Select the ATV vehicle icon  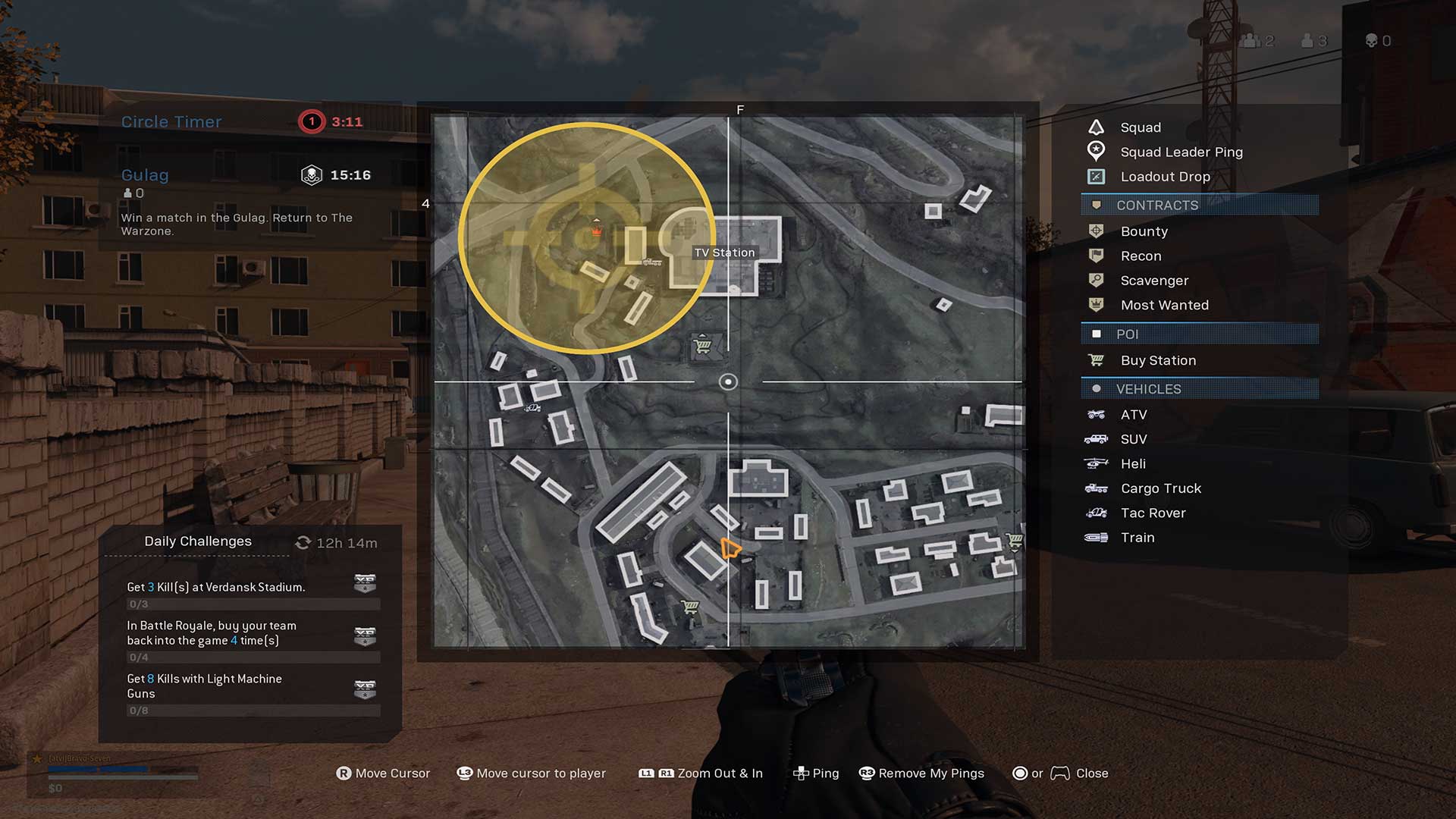click(x=1095, y=414)
